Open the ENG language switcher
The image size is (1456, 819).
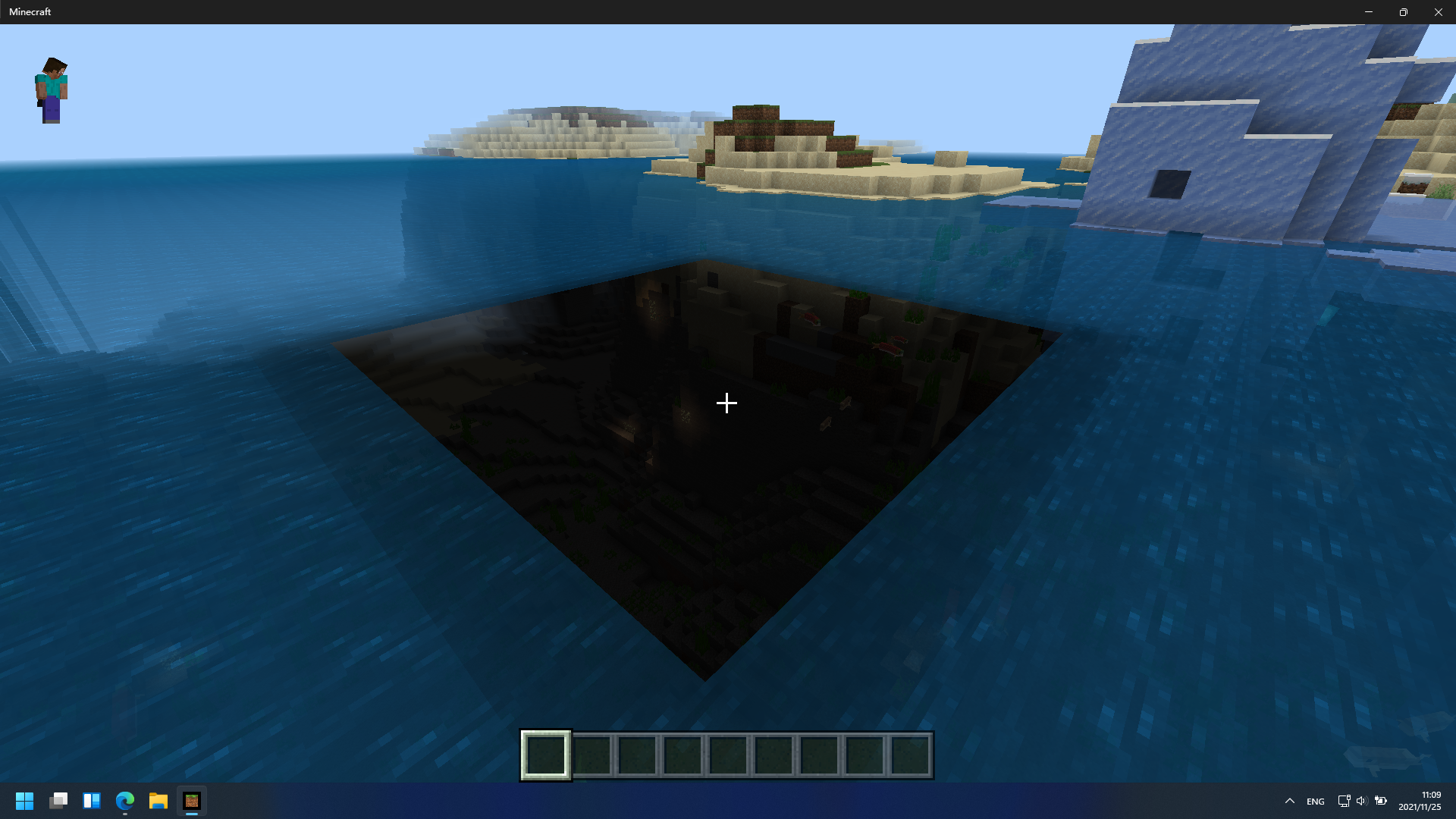pyautogui.click(x=1314, y=801)
